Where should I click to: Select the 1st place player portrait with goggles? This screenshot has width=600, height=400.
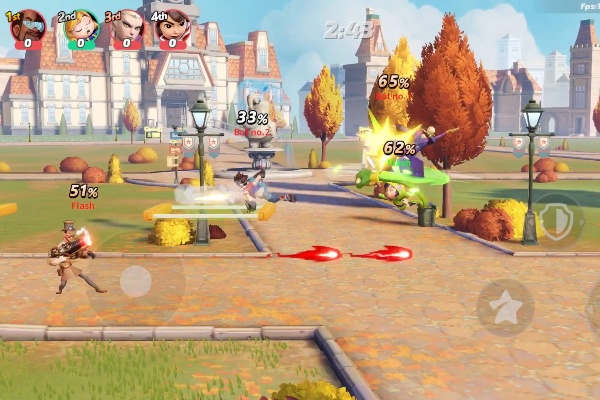[29, 26]
